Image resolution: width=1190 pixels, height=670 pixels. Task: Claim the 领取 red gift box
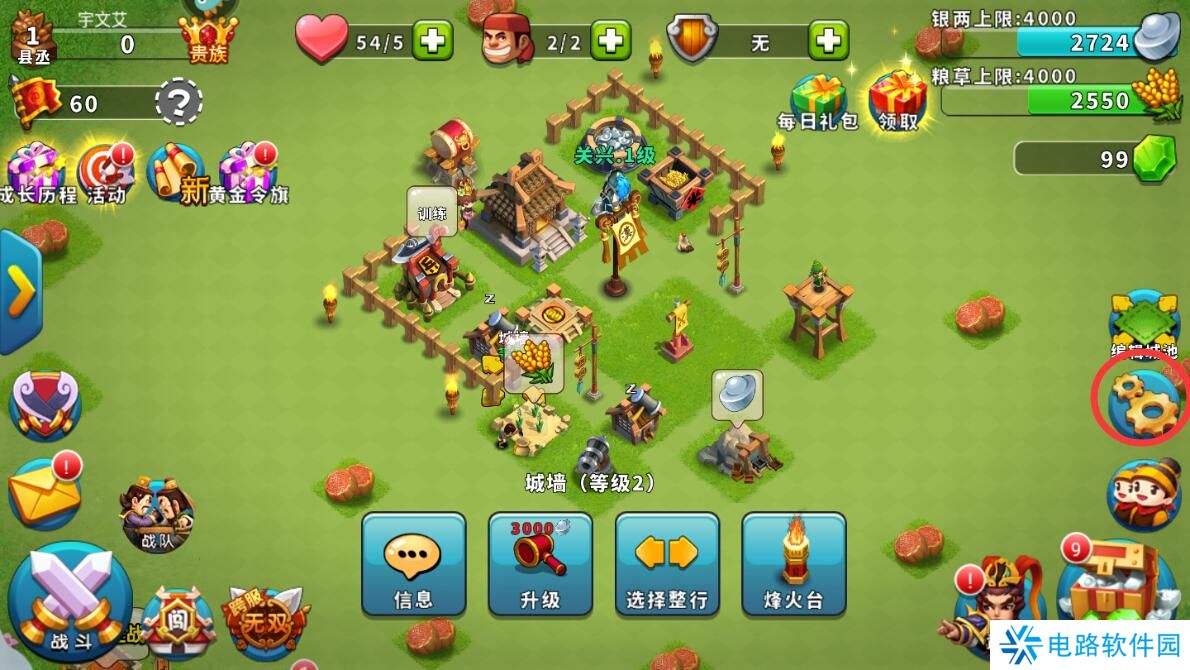click(897, 100)
